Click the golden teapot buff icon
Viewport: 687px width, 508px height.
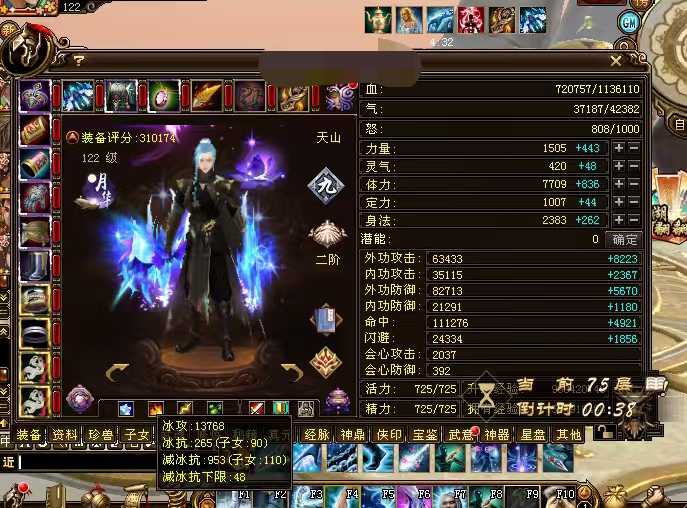pos(377,19)
